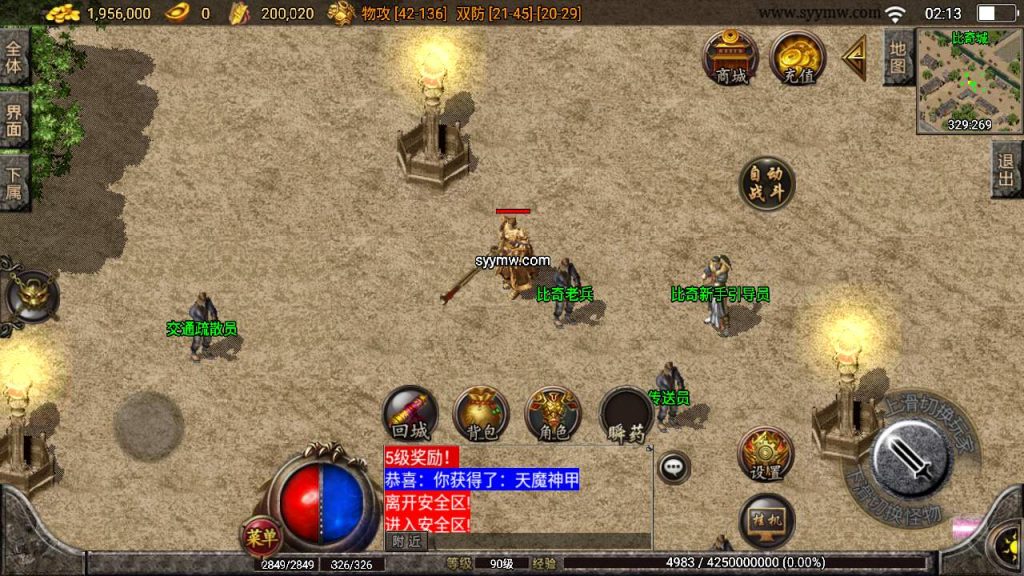Open the 背包 backpack

click(481, 414)
